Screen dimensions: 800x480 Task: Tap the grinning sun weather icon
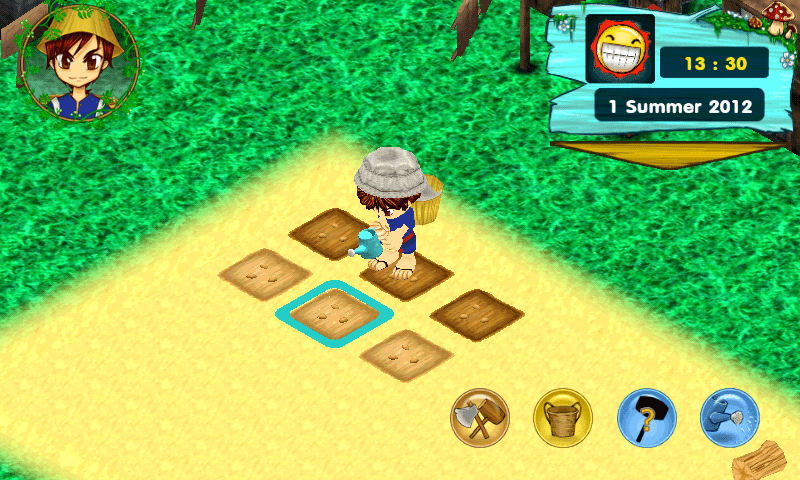click(619, 48)
